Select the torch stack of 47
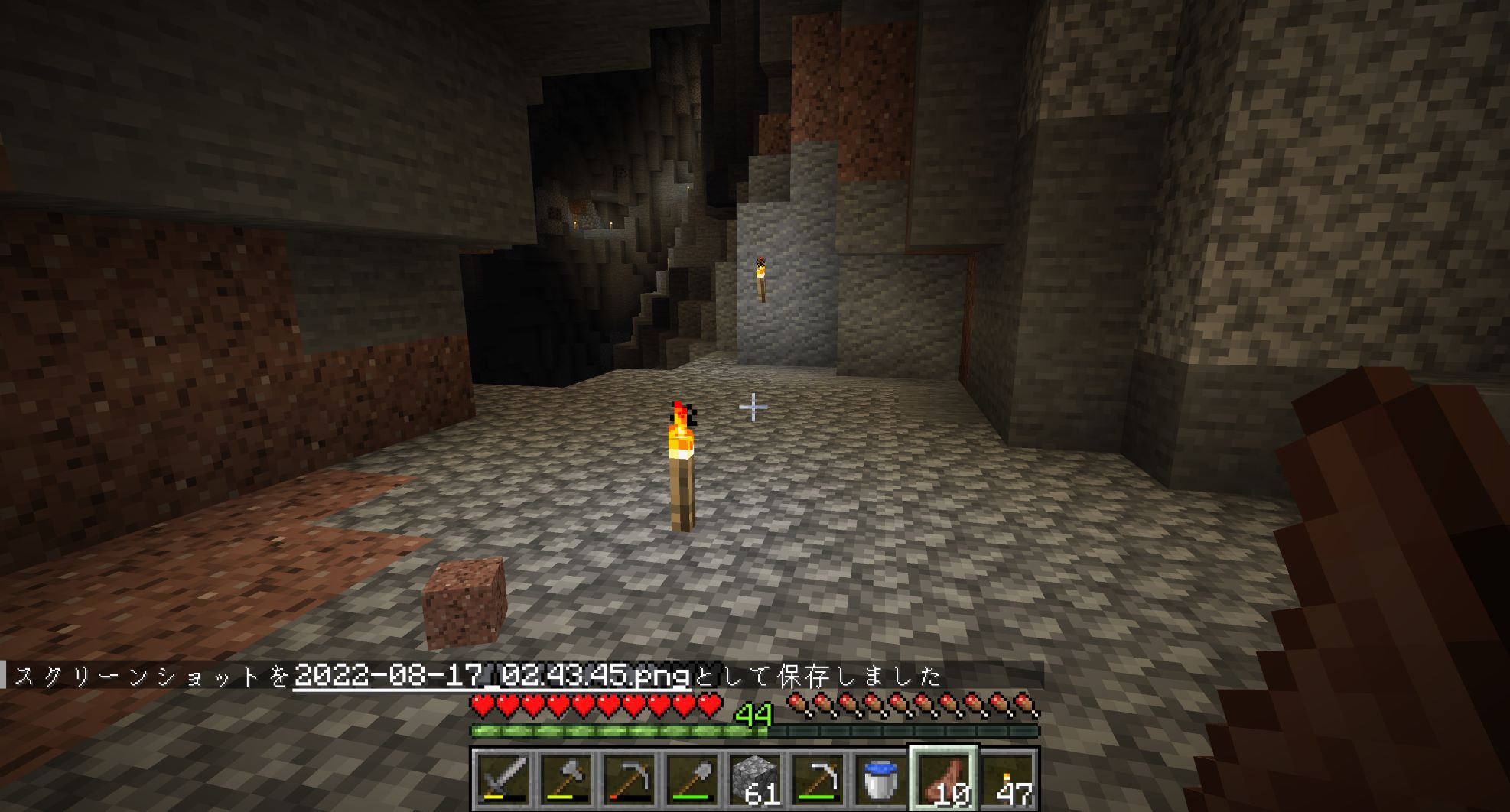 point(1007,778)
